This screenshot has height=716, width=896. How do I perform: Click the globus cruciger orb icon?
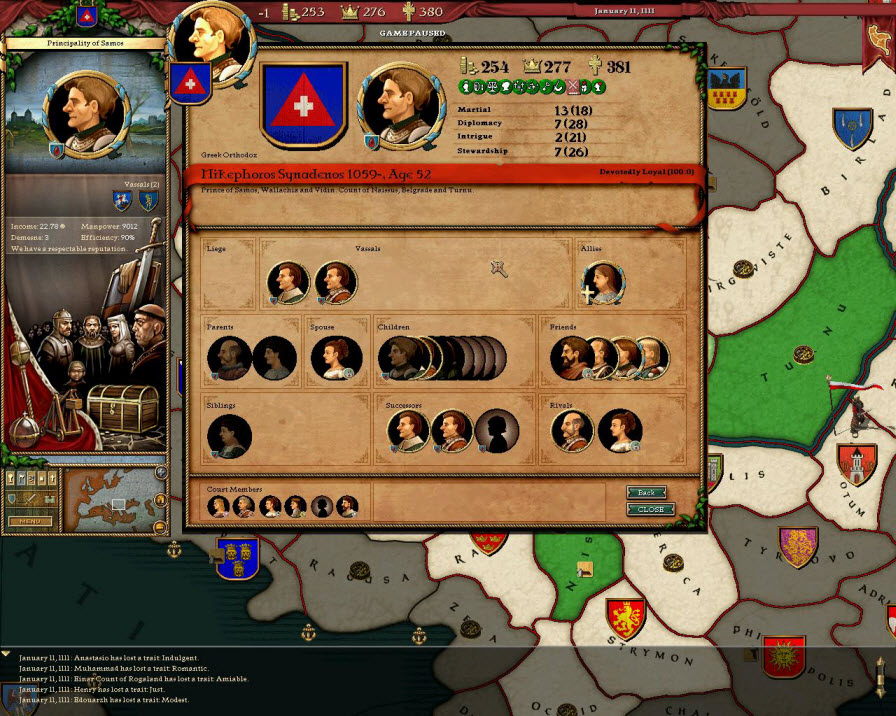(x=24, y=430)
